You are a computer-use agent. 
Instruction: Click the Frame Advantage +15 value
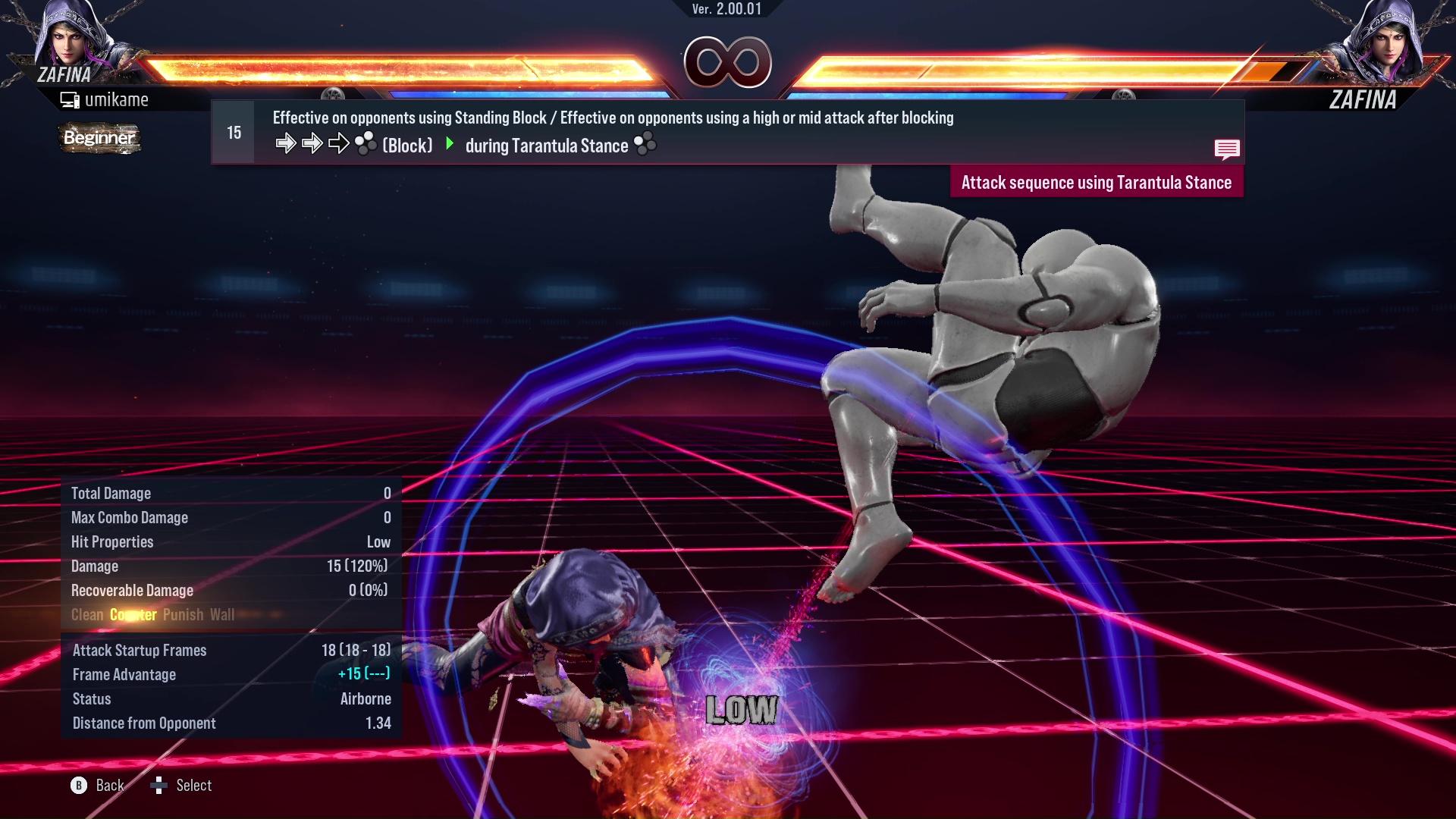pyautogui.click(x=364, y=674)
